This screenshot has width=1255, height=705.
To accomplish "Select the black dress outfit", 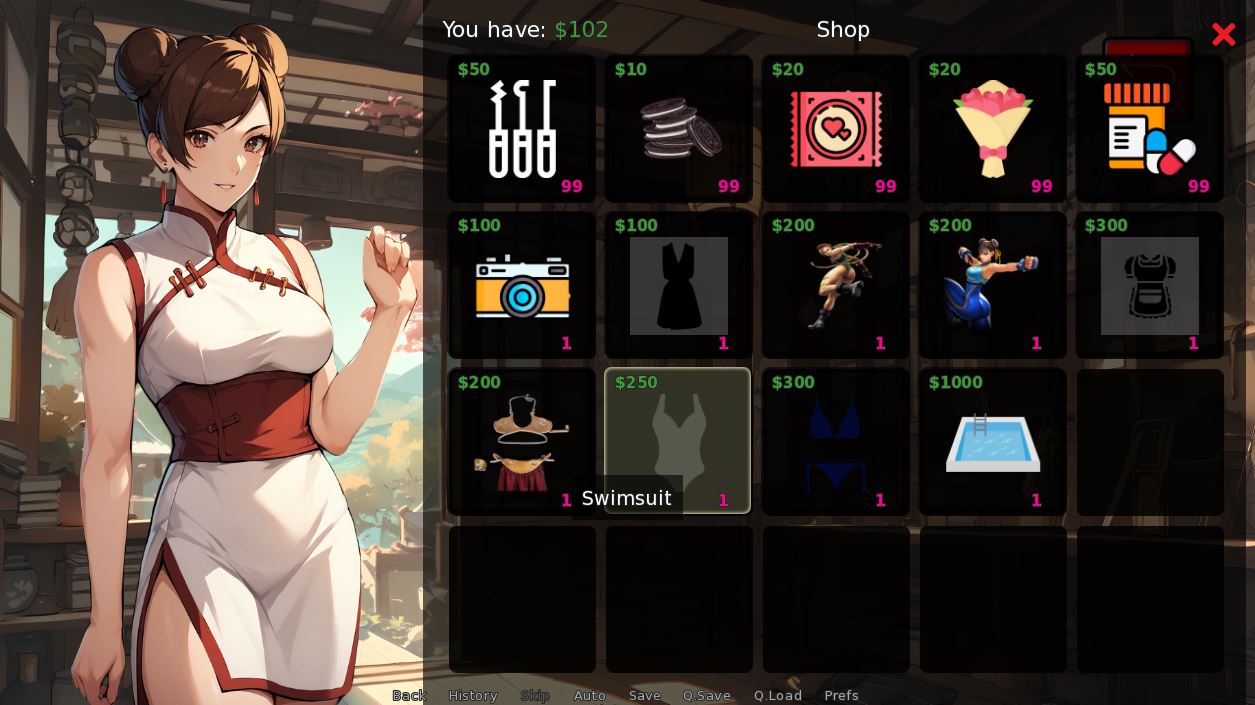I will point(679,286).
